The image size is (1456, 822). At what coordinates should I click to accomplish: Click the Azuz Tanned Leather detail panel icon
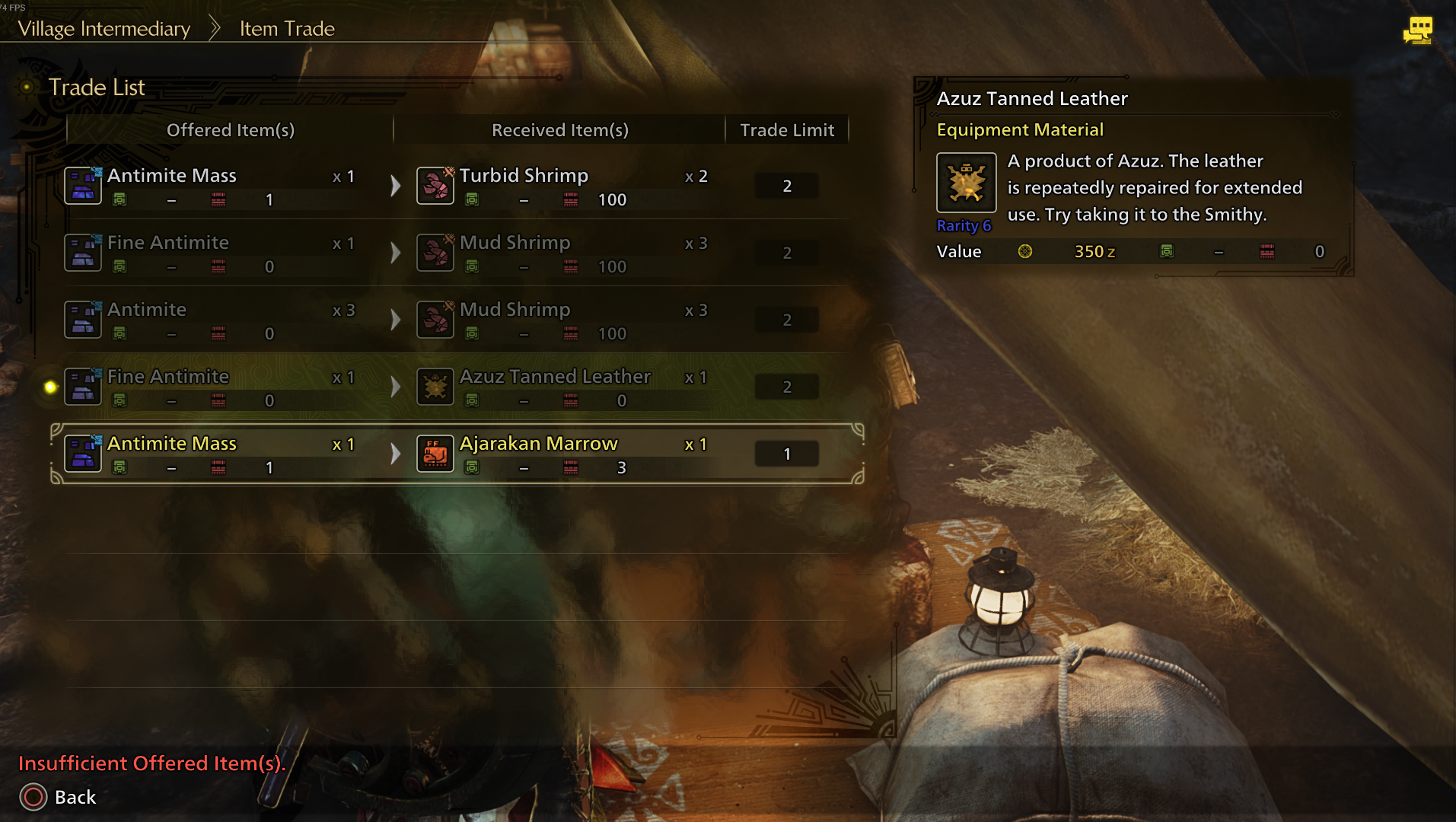pyautogui.click(x=966, y=184)
